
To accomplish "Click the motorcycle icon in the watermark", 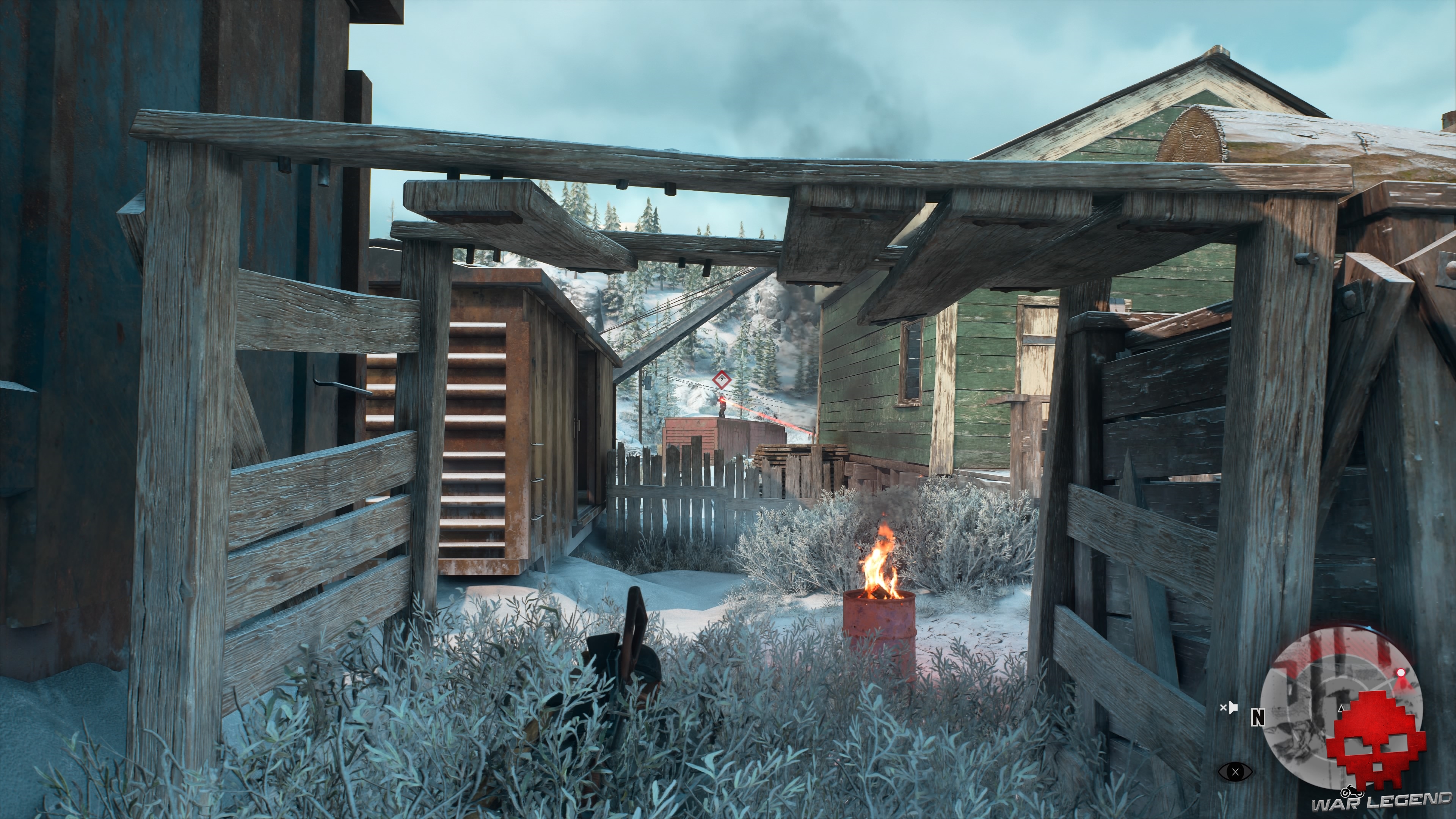I will [1352, 791].
